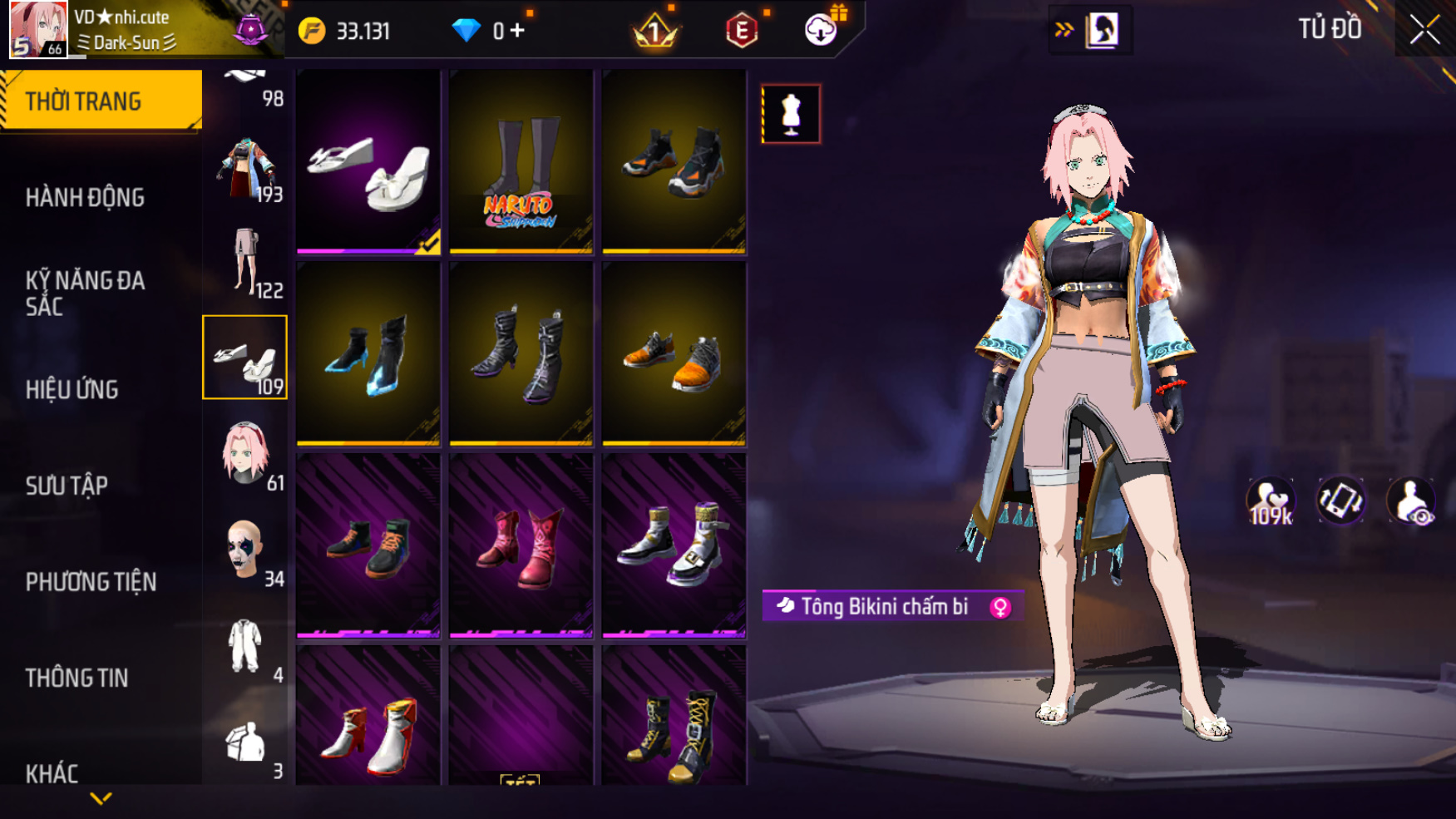The width and height of the screenshot is (1456, 819).
Task: Equip the white bow sandals
Action: click(x=368, y=161)
